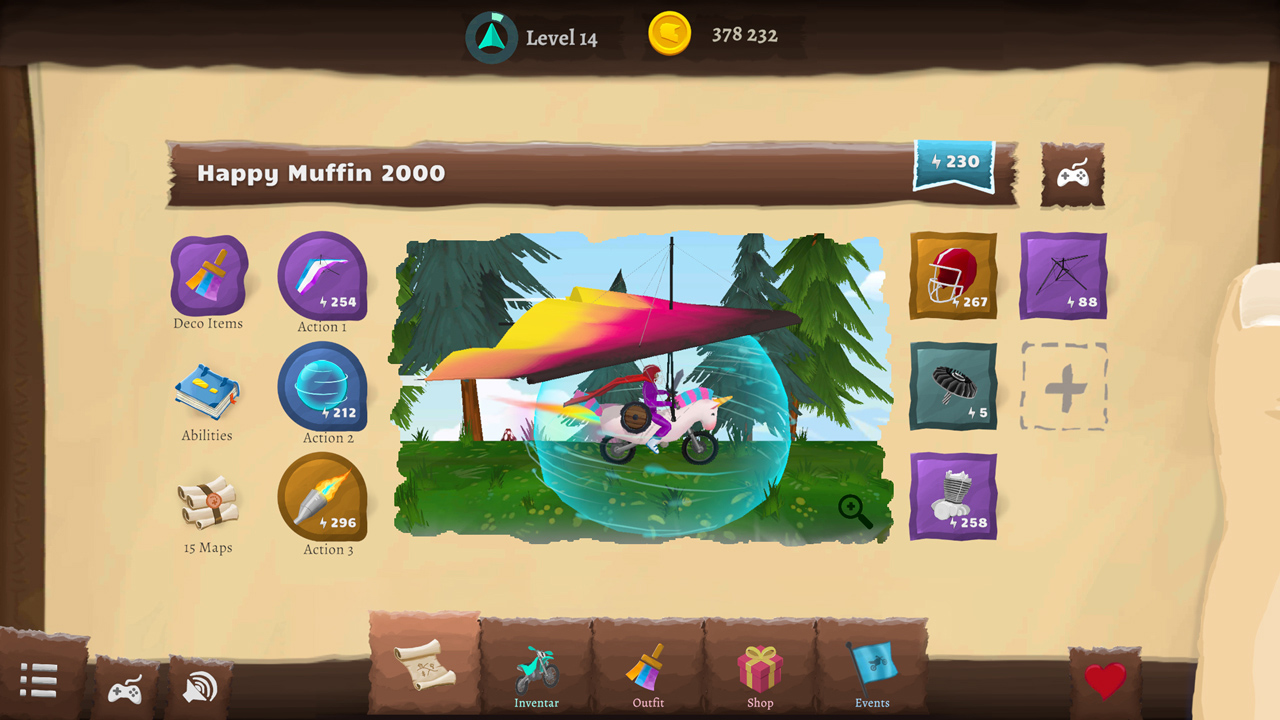
Task: Select the parachute item costing 5
Action: click(951, 388)
